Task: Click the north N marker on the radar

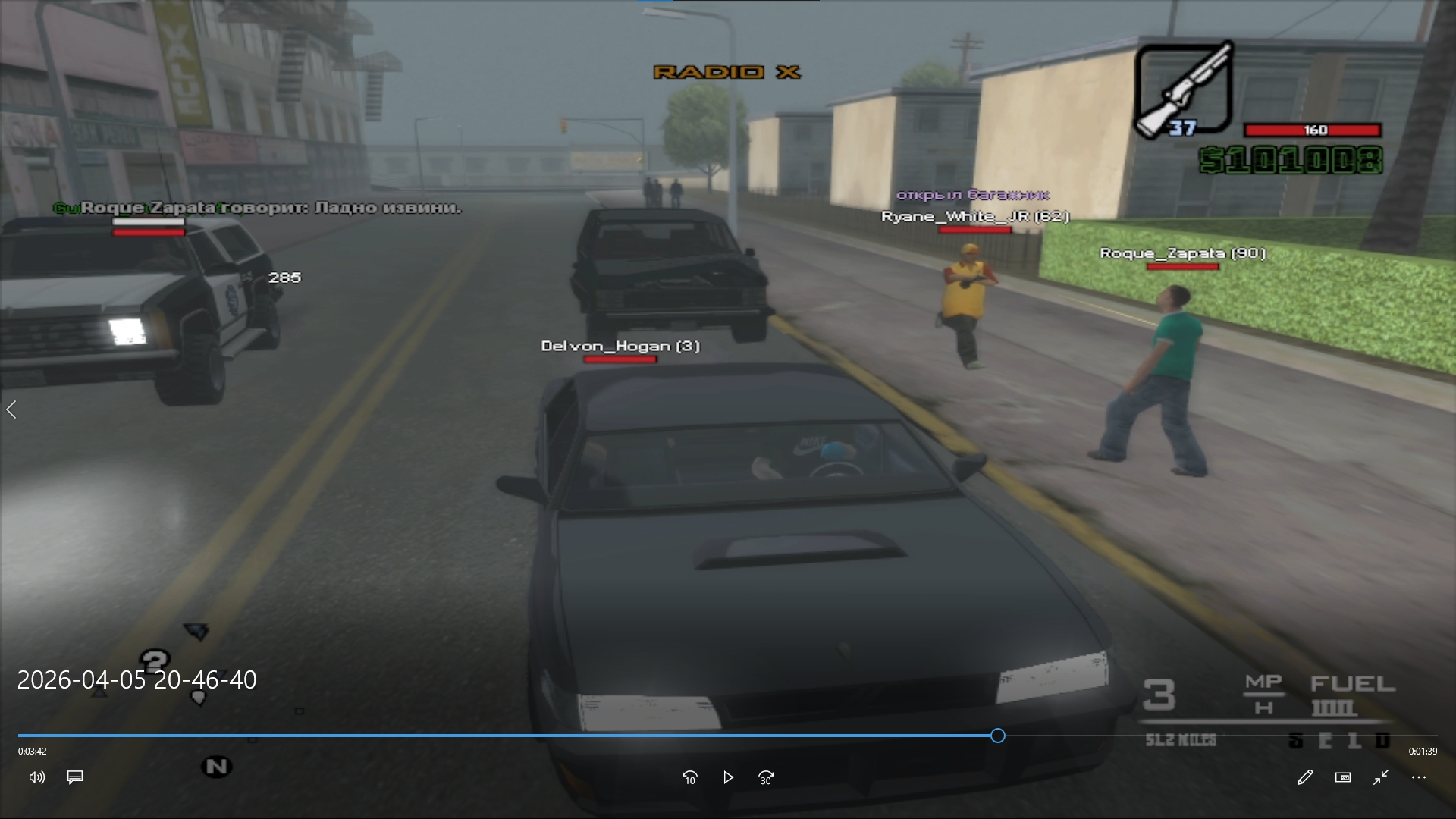Action: tap(217, 767)
